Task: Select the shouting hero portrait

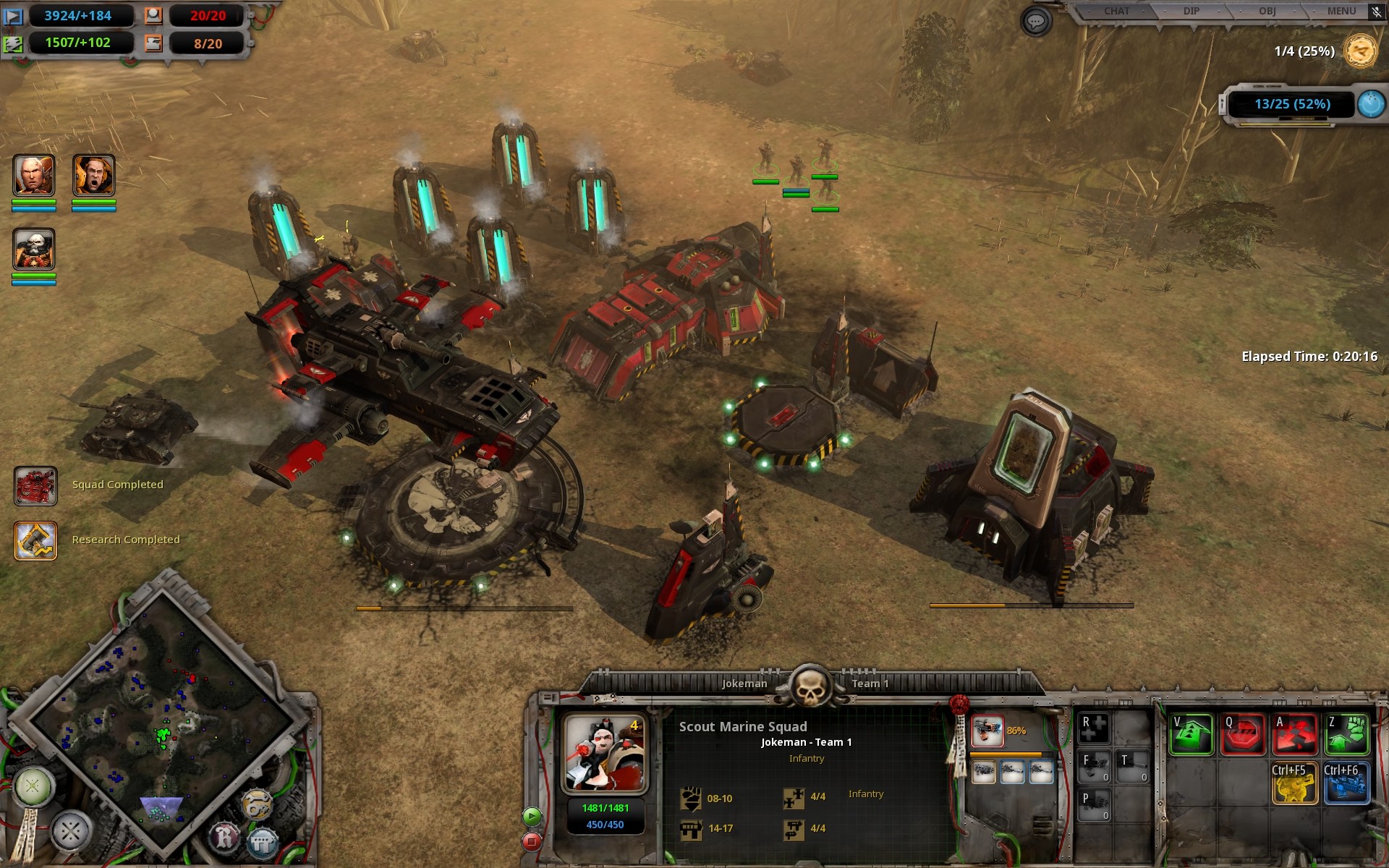Action: click(x=94, y=175)
